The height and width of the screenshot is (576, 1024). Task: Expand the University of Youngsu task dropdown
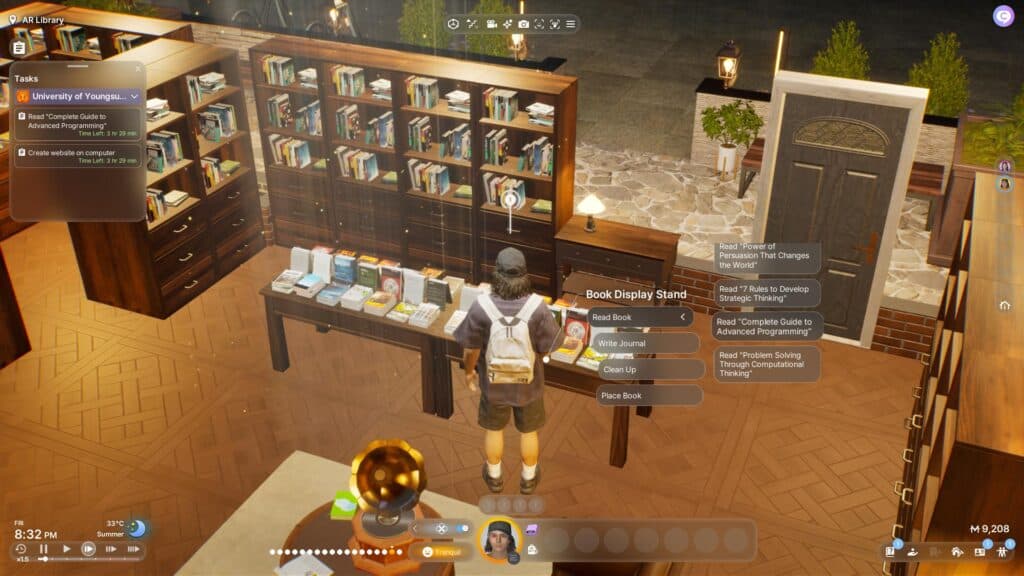(134, 96)
